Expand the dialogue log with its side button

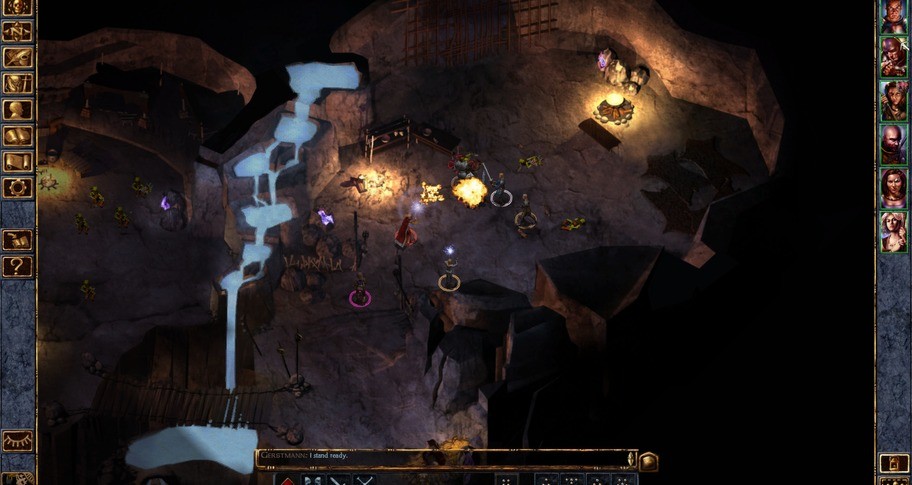[x=648, y=461]
